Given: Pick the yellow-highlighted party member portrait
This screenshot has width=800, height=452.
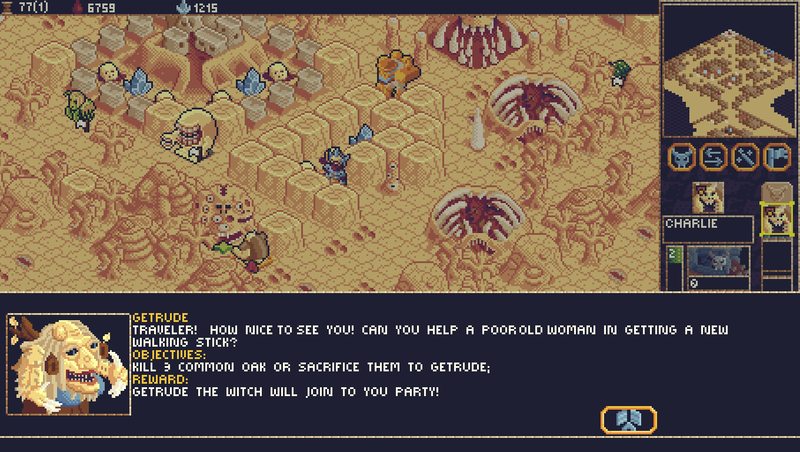Looking at the screenshot, I should tap(775, 219).
